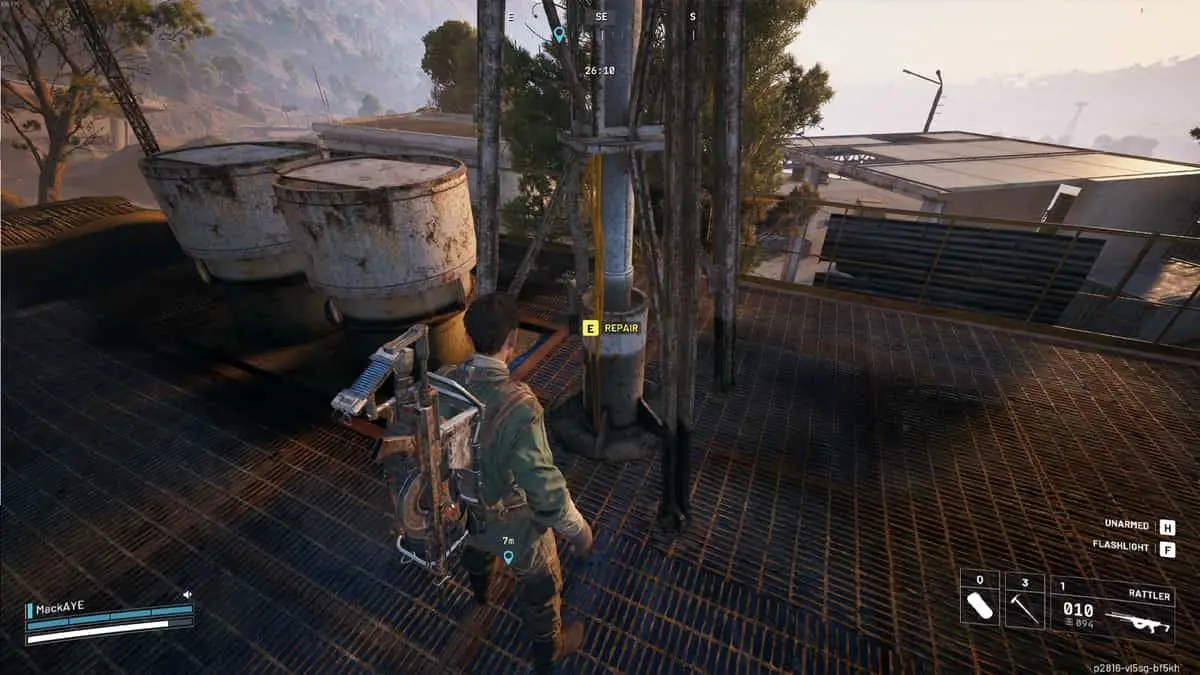1200x675 pixels.
Task: Click the blue 7m waypoint pin
Action: 508,557
